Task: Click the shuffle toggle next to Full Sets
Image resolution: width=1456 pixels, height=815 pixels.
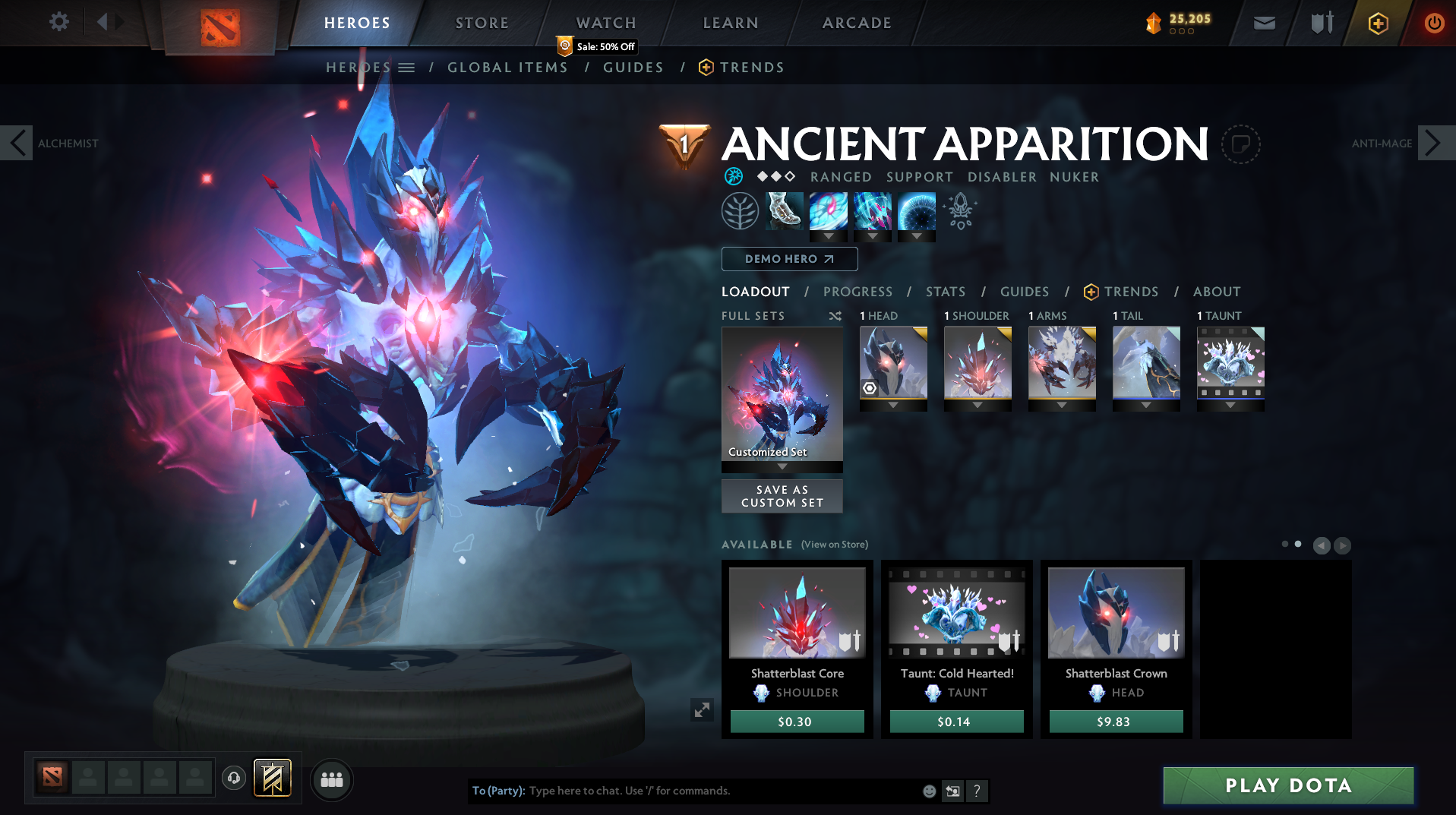Action: (834, 315)
